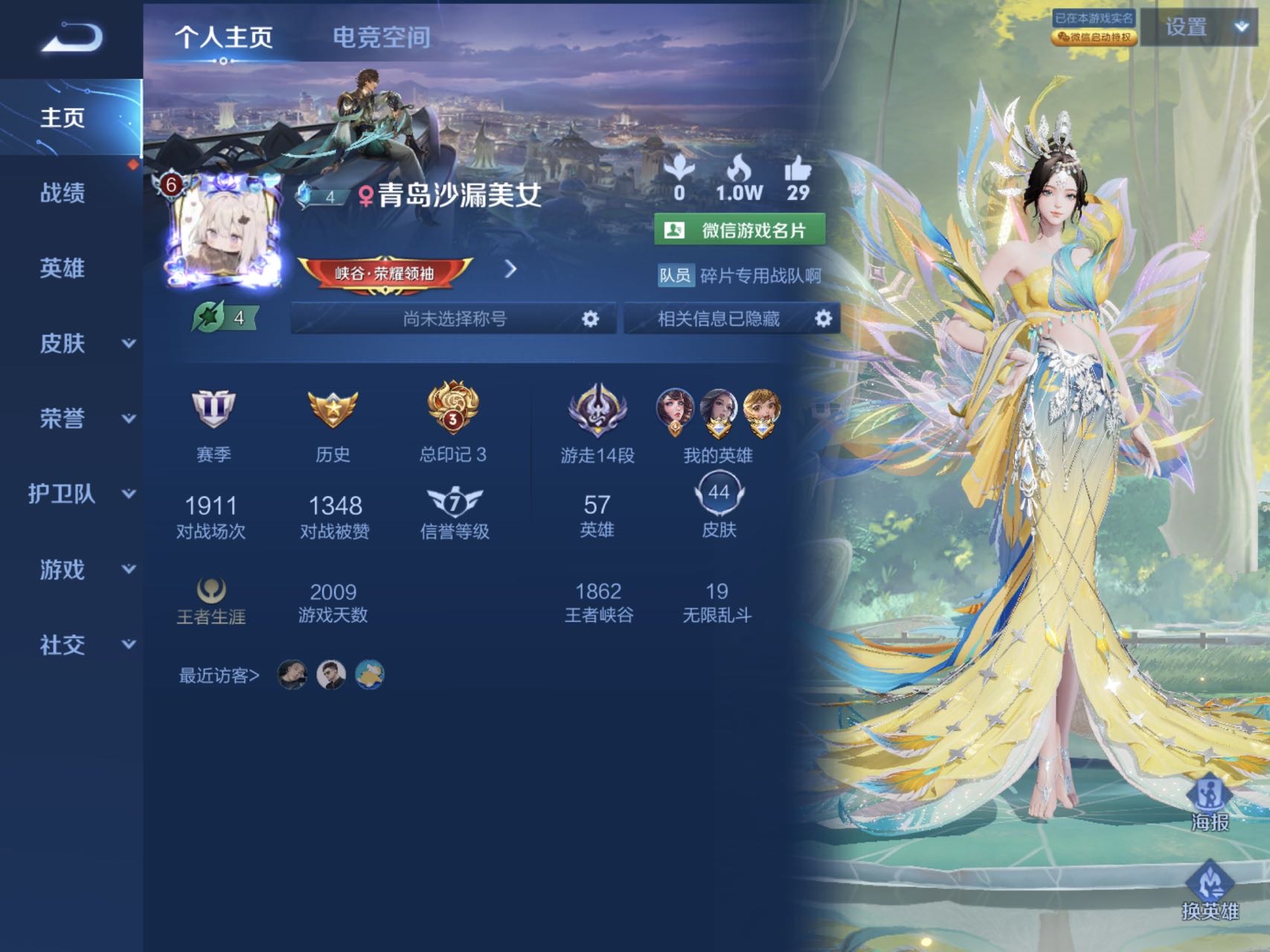Show the 最近访客 visitor list
This screenshot has height=952, width=1270.
(219, 675)
